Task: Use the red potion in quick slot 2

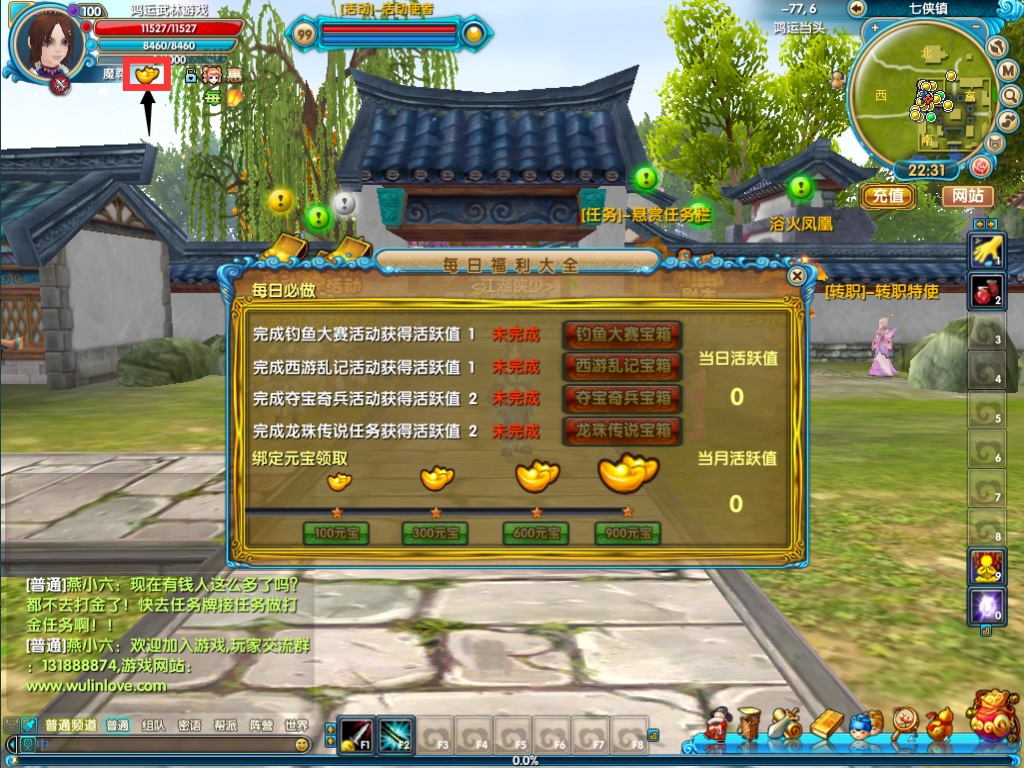Action: coord(984,290)
